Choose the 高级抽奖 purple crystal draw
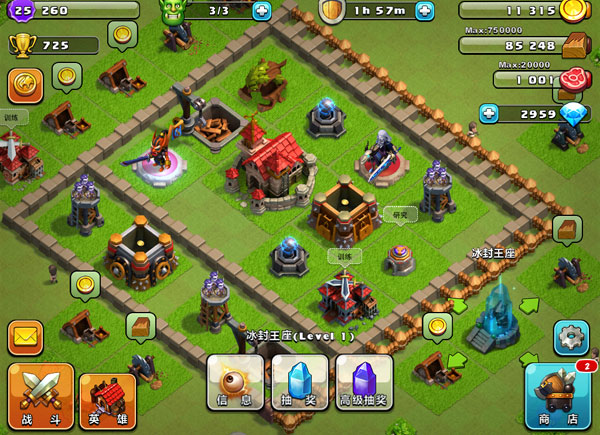Image resolution: width=600 pixels, height=435 pixels. tap(364, 383)
